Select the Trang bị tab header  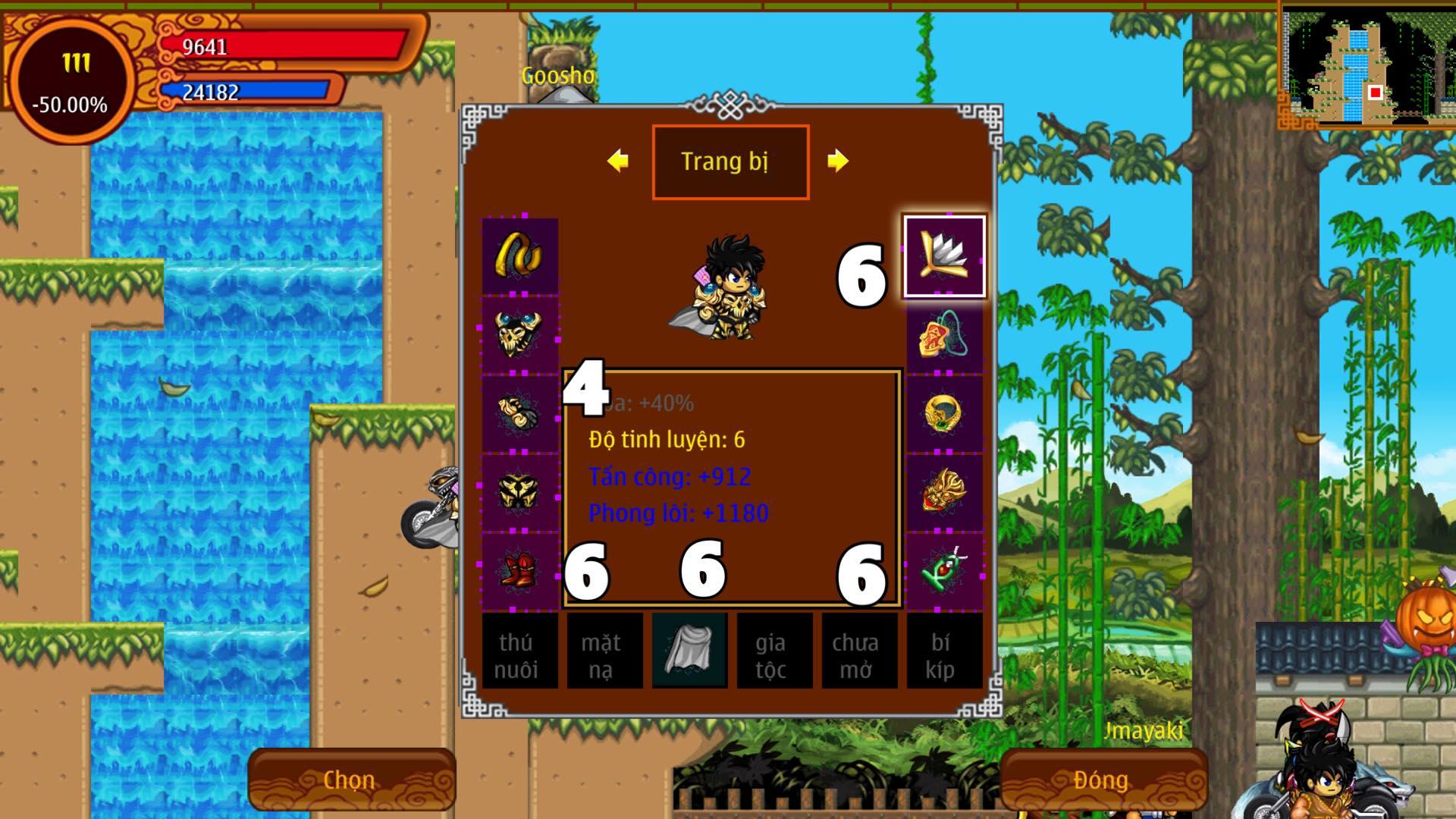click(730, 162)
